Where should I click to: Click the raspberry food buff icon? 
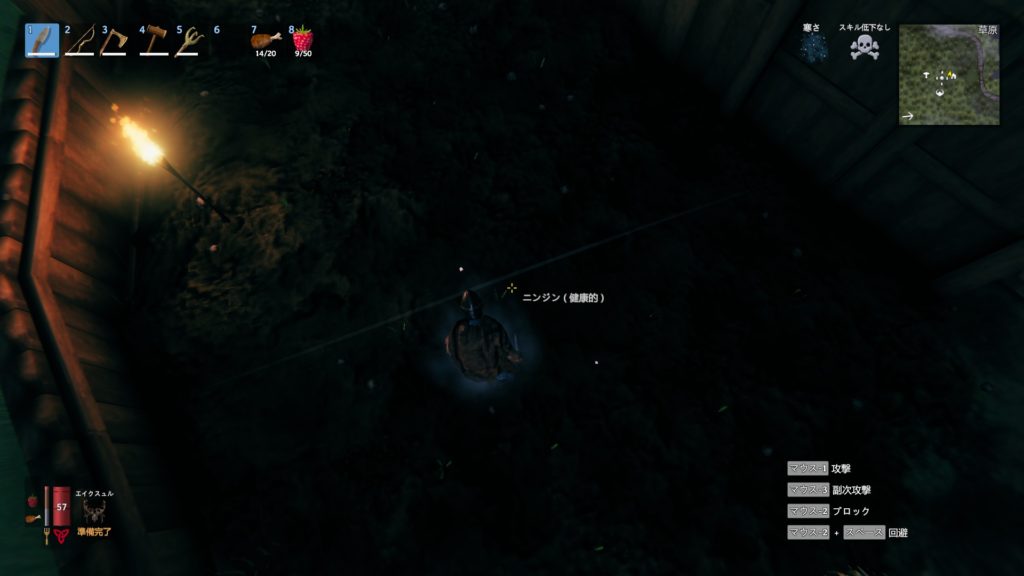33,500
